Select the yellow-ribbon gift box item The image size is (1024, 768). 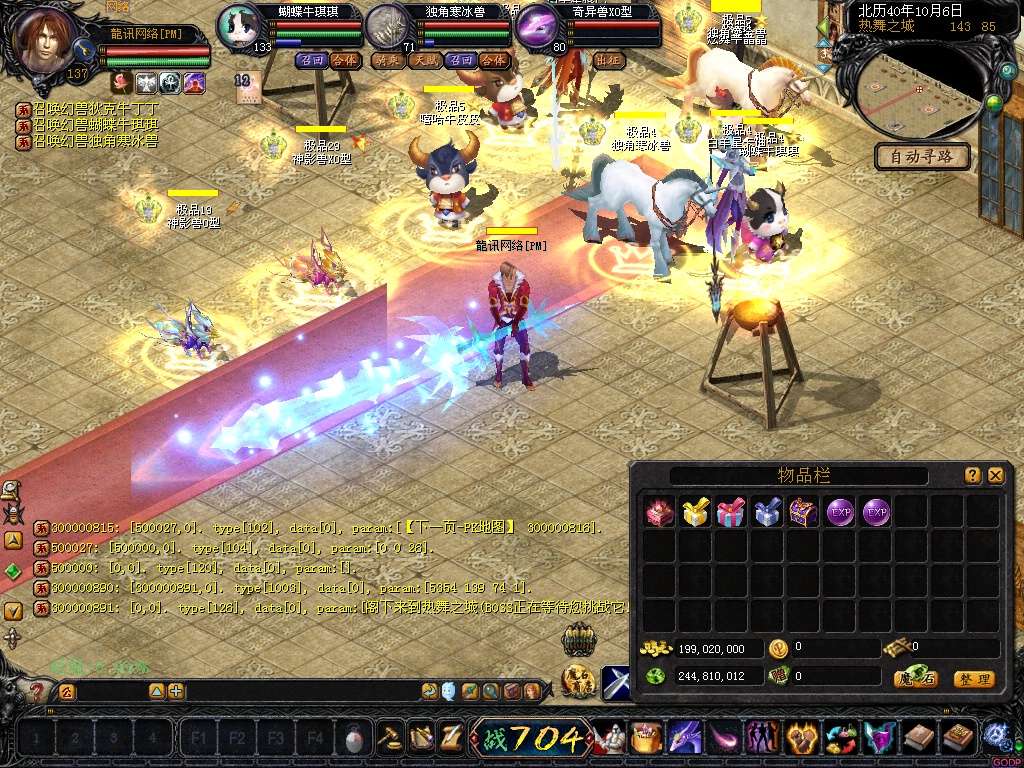pyautogui.click(x=695, y=513)
